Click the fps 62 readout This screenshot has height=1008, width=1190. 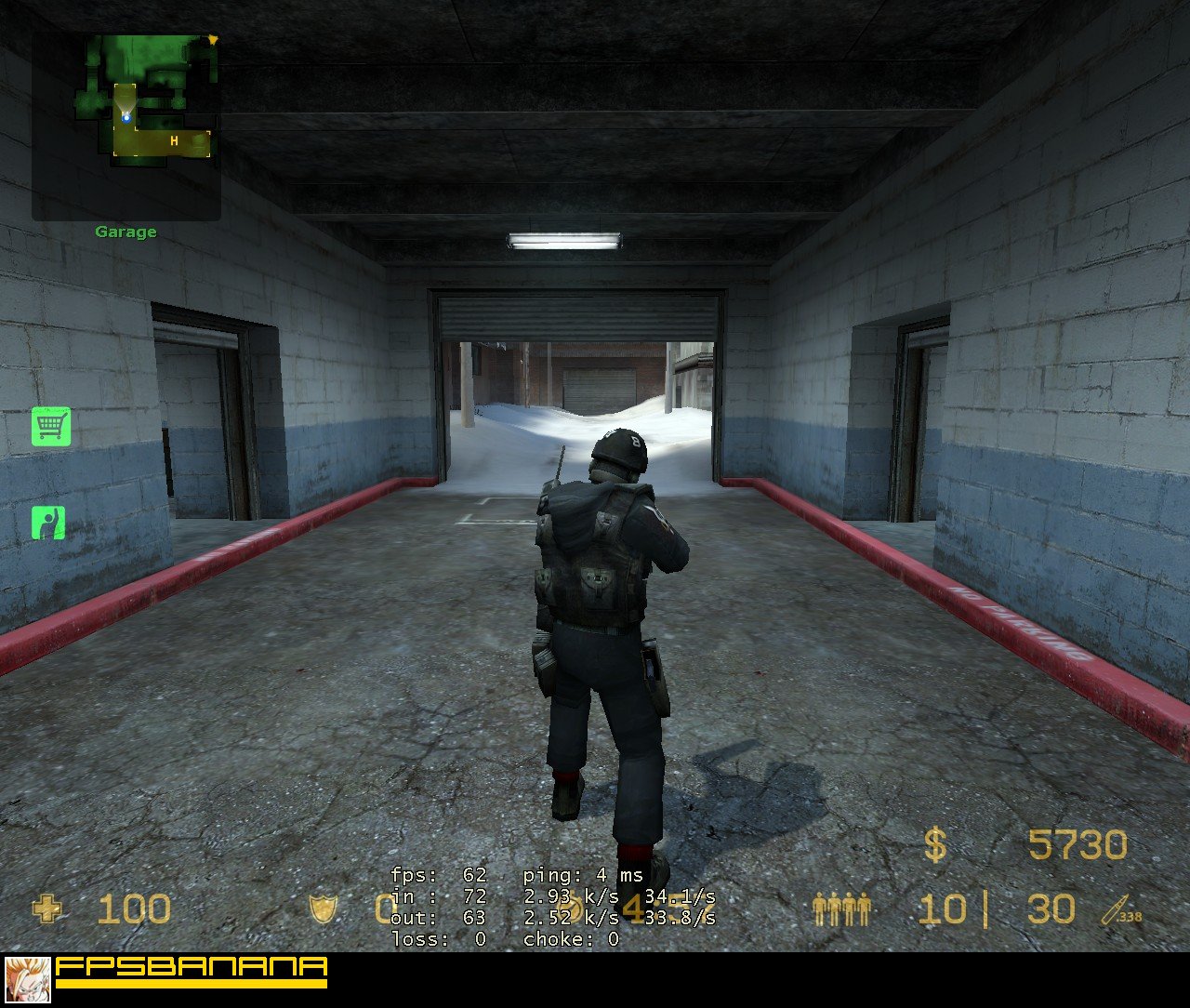pyautogui.click(x=437, y=875)
